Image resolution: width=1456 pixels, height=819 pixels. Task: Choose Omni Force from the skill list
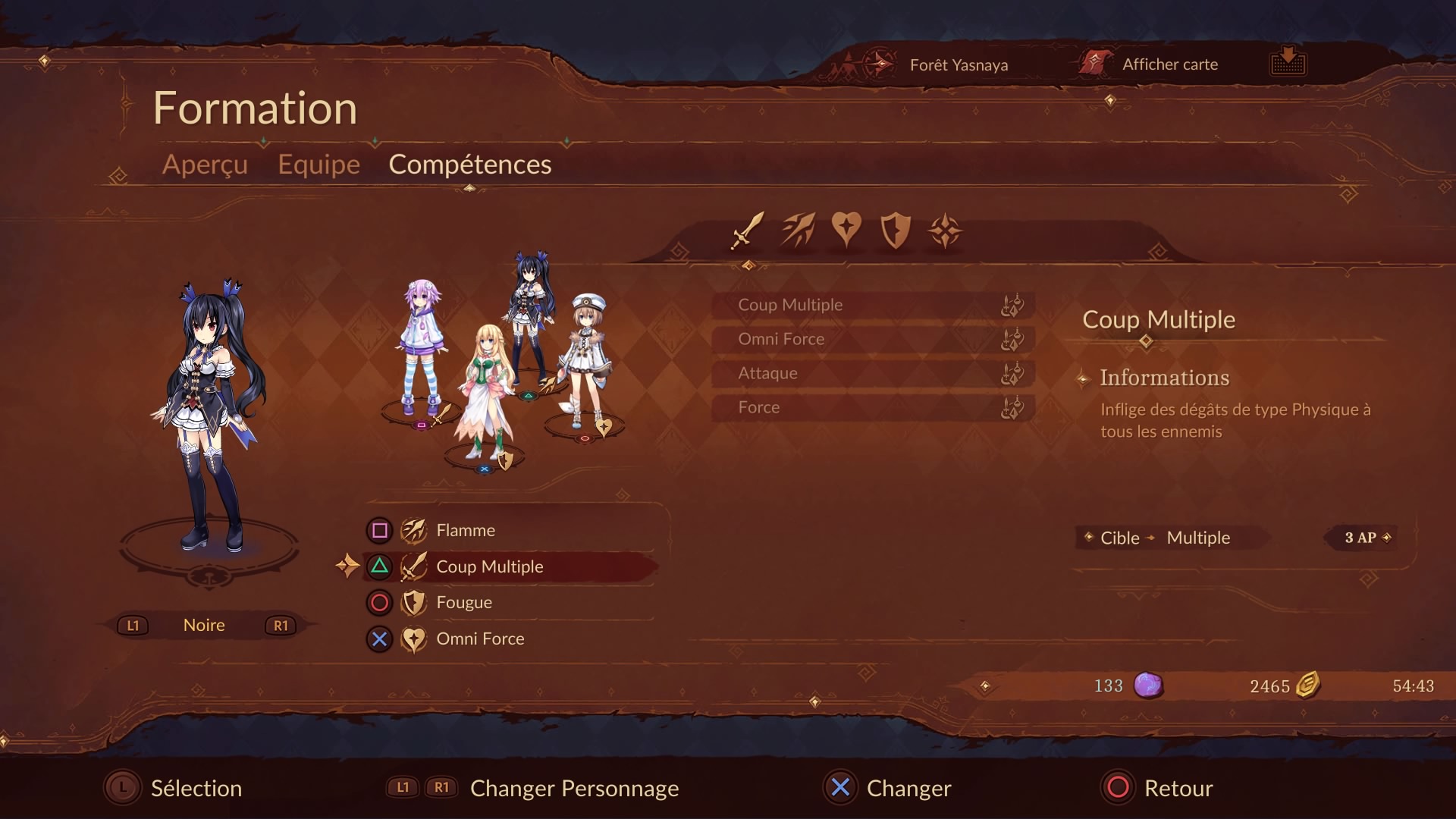[x=872, y=339]
